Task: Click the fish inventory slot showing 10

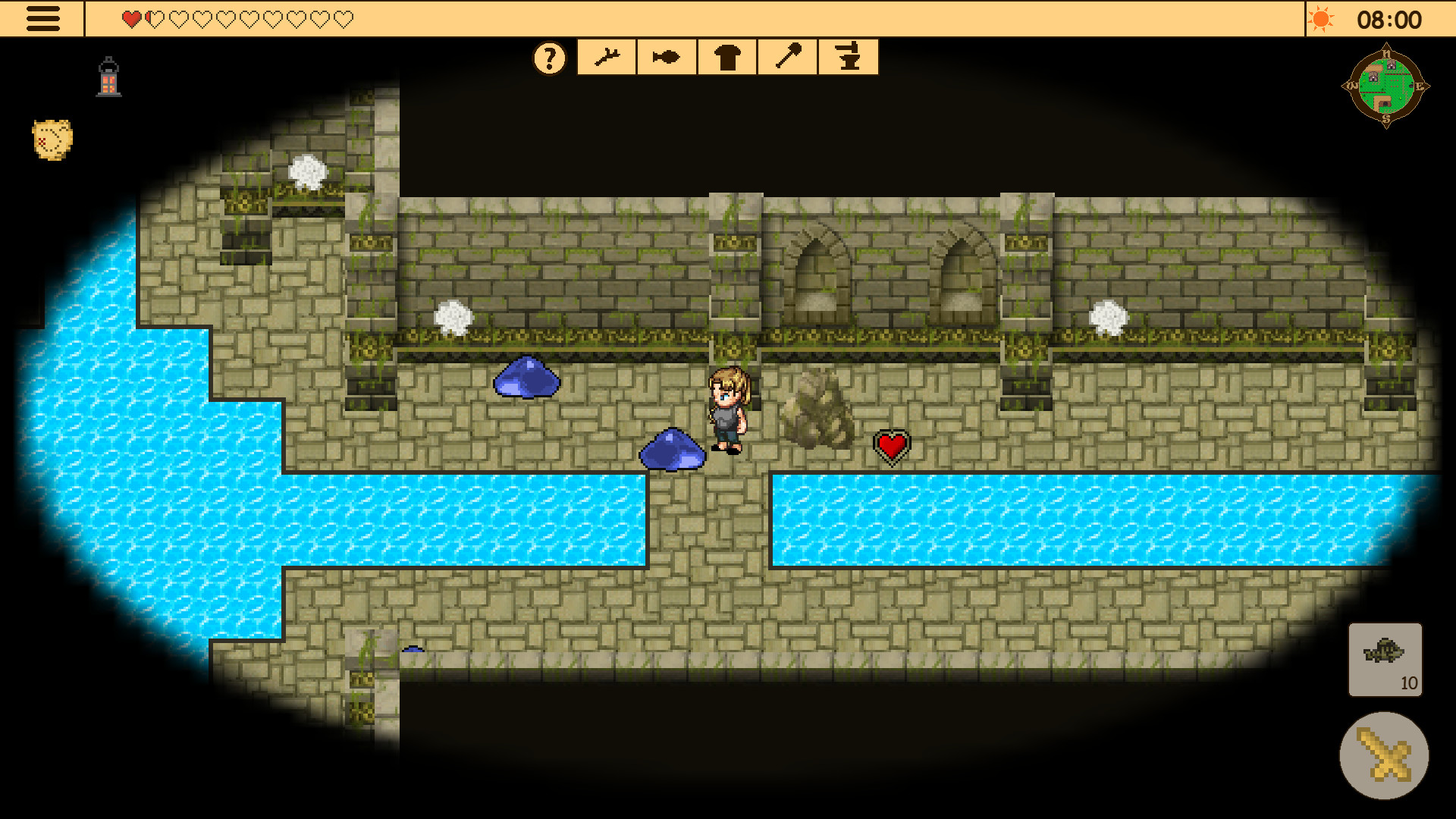Action: click(1385, 659)
